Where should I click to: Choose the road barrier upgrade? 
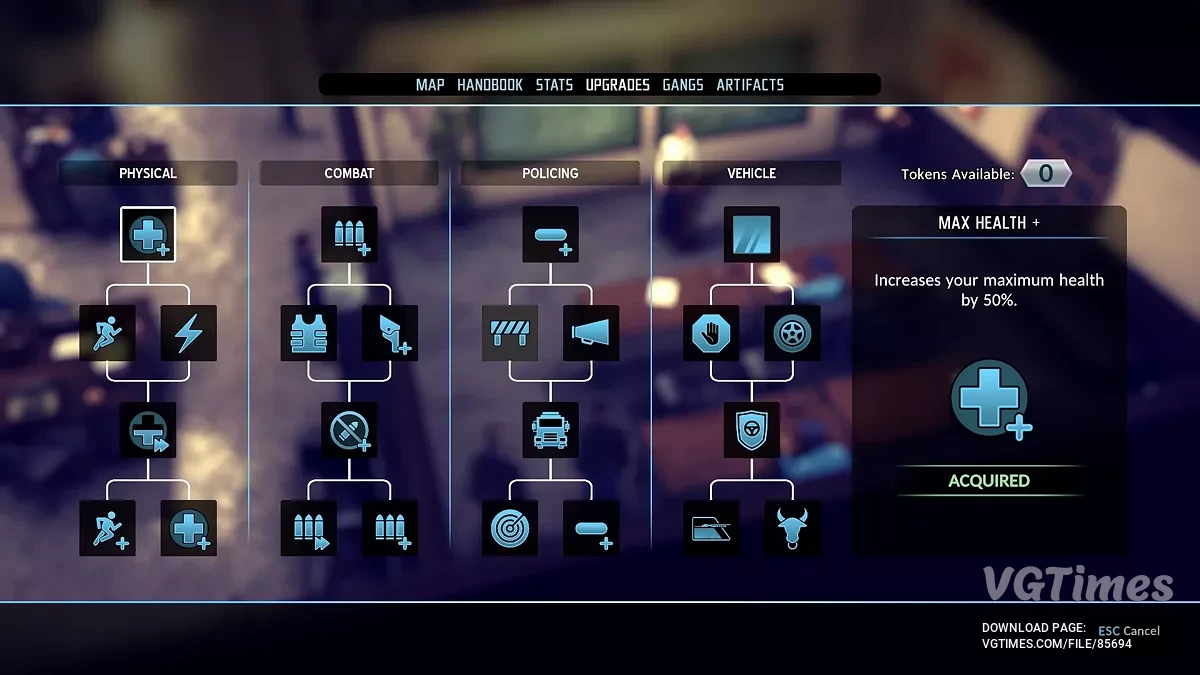point(510,333)
